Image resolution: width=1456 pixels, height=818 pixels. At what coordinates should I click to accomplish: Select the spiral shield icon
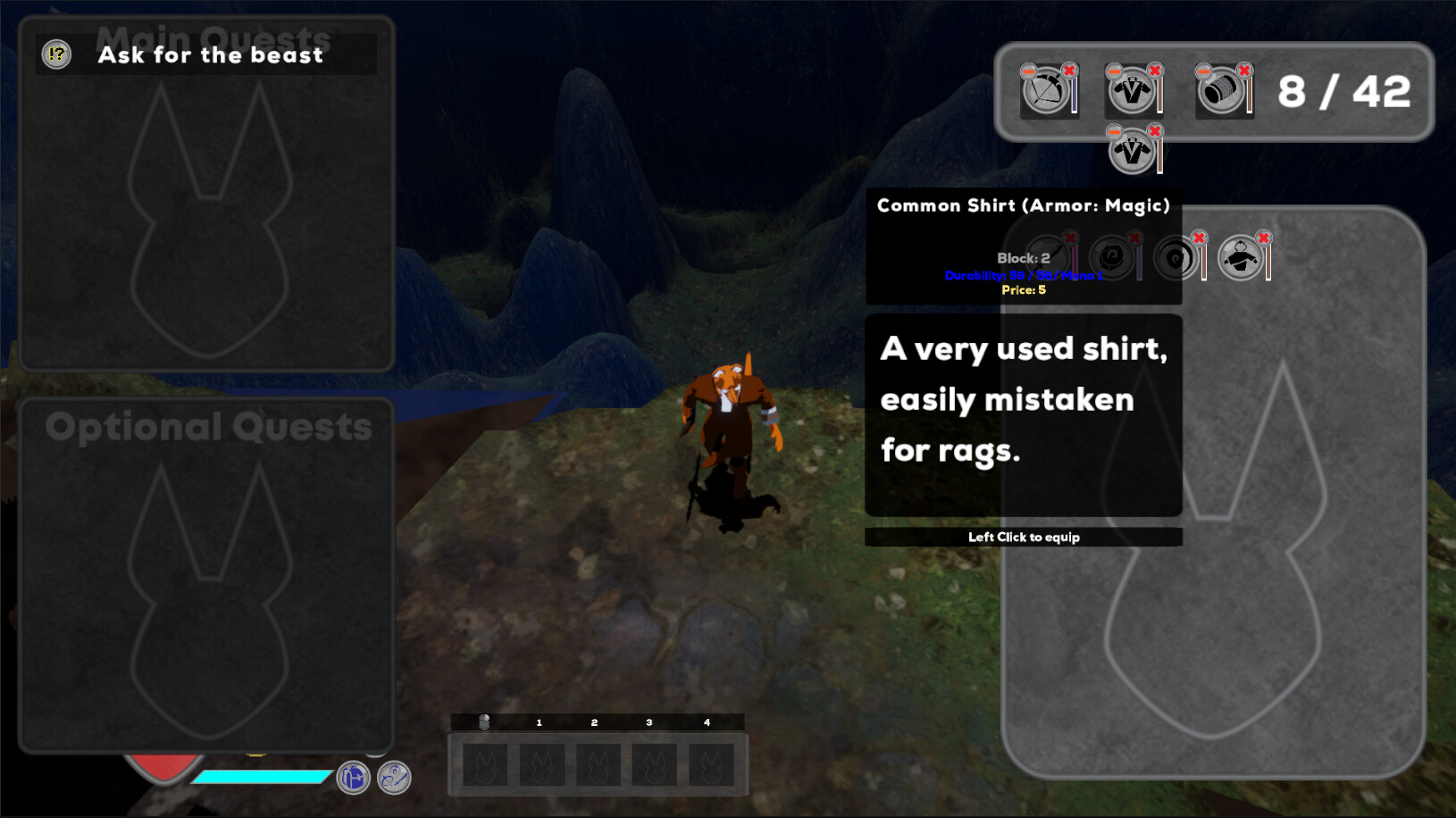[1174, 258]
